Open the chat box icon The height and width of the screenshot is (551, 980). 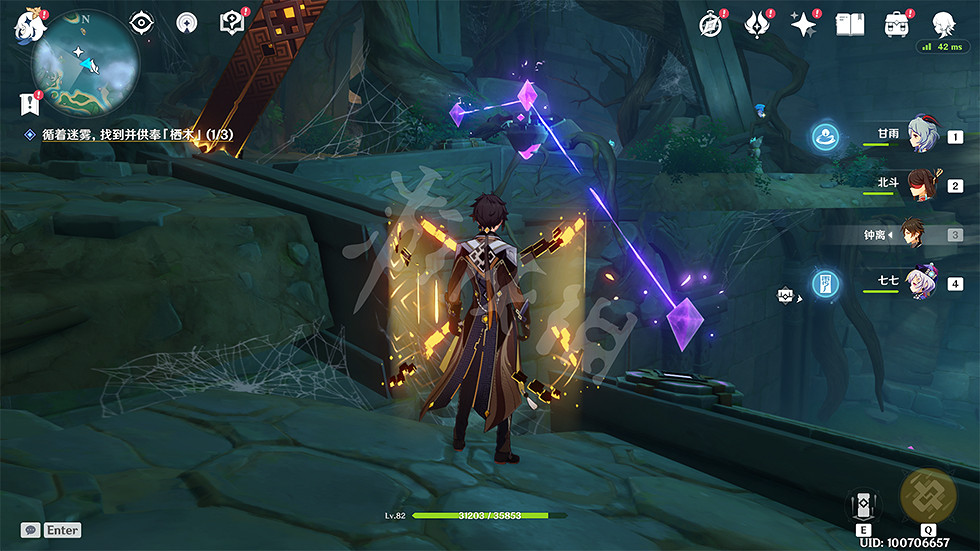pos(31,530)
